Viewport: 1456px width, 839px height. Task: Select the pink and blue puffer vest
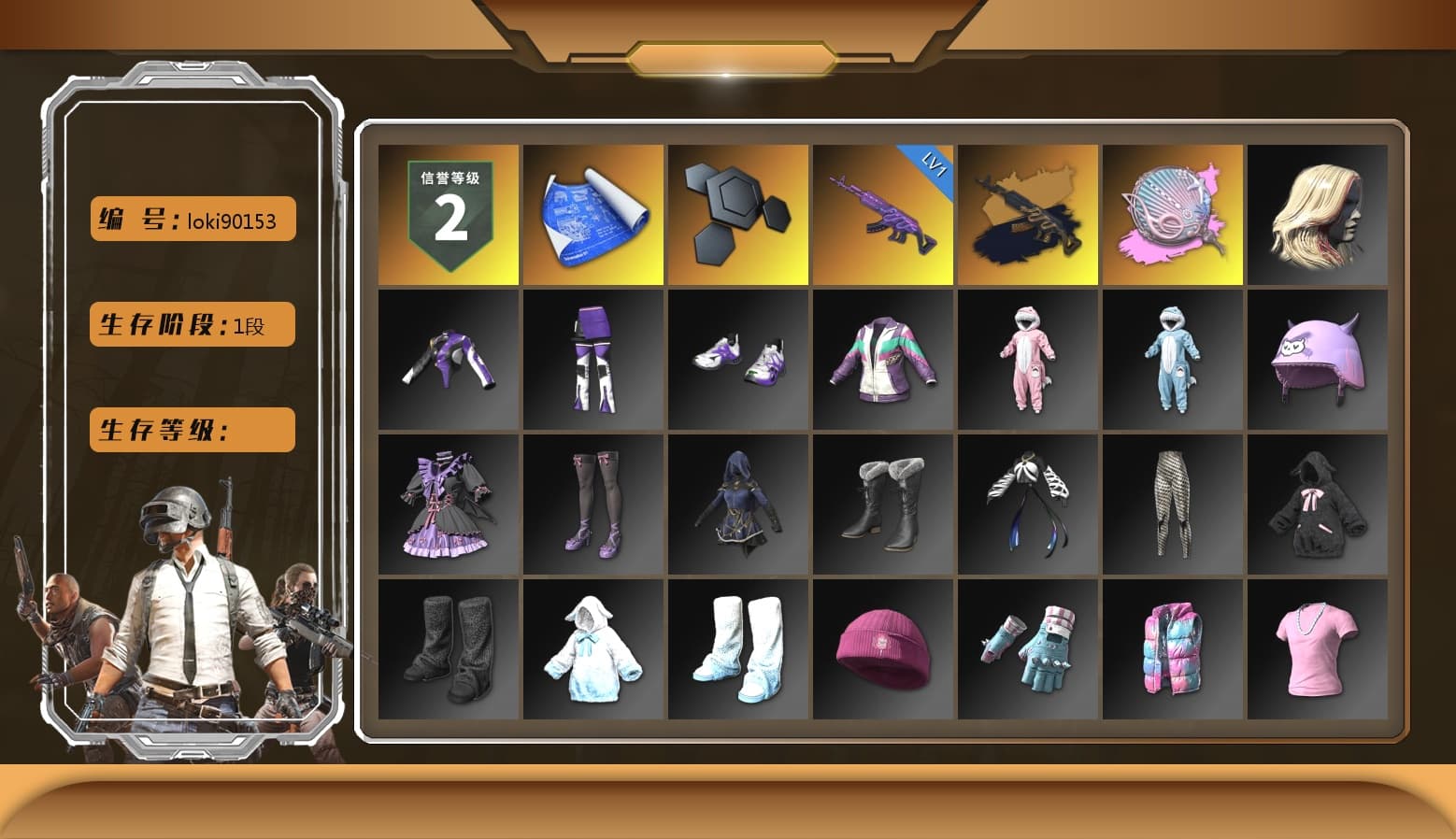coord(1173,649)
